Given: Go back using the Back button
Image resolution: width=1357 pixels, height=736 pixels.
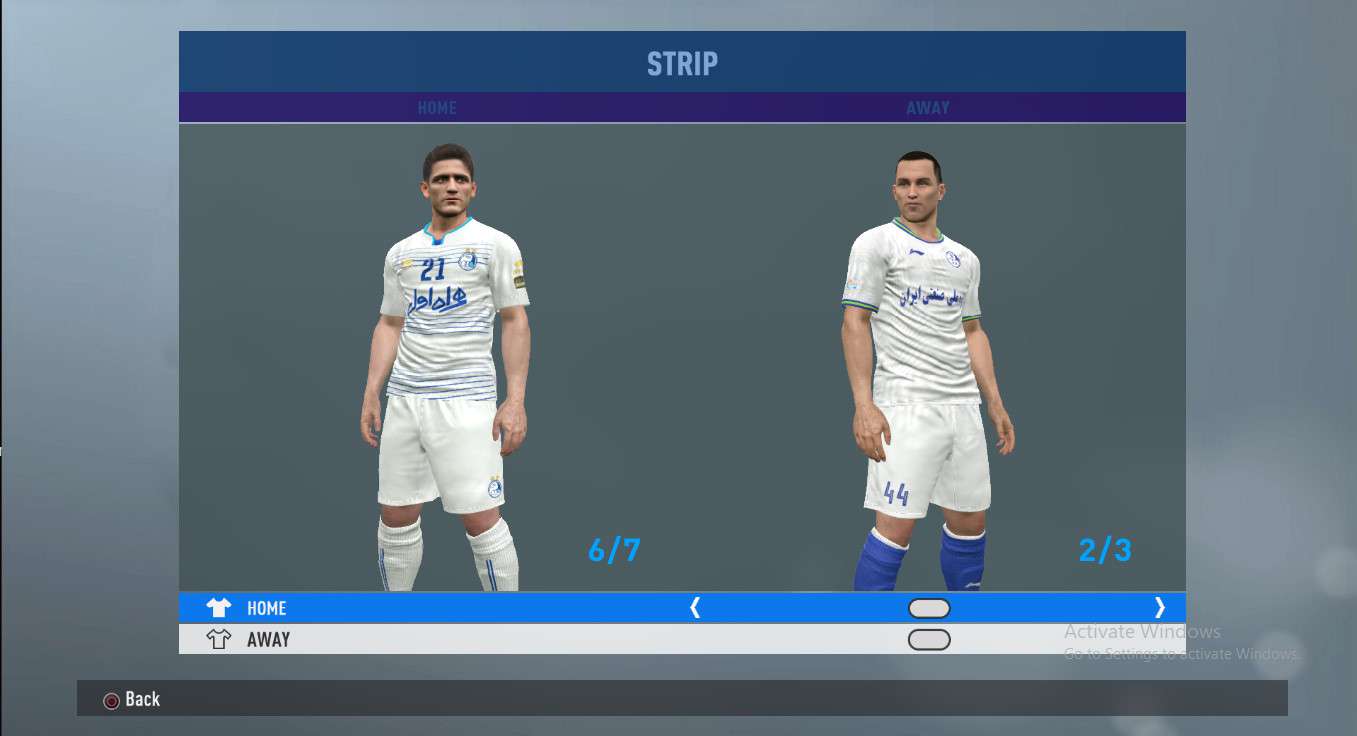Looking at the screenshot, I should (x=132, y=699).
